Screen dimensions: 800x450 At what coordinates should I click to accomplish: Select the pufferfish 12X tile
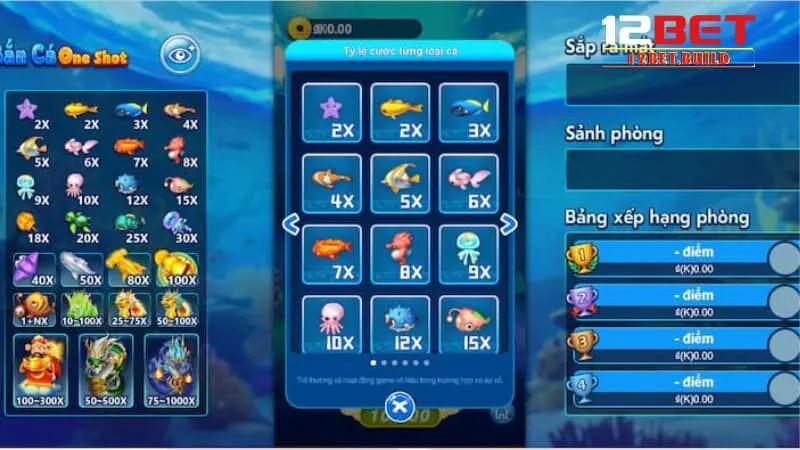point(400,325)
